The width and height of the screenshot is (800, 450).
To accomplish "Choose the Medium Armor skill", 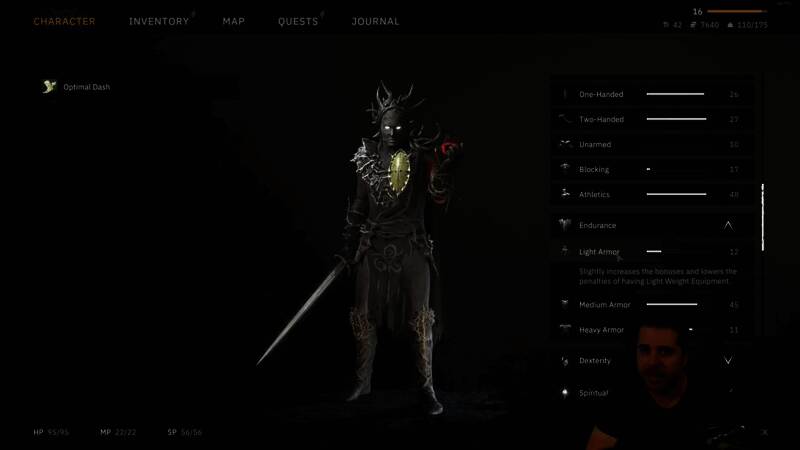I will tap(650, 304).
